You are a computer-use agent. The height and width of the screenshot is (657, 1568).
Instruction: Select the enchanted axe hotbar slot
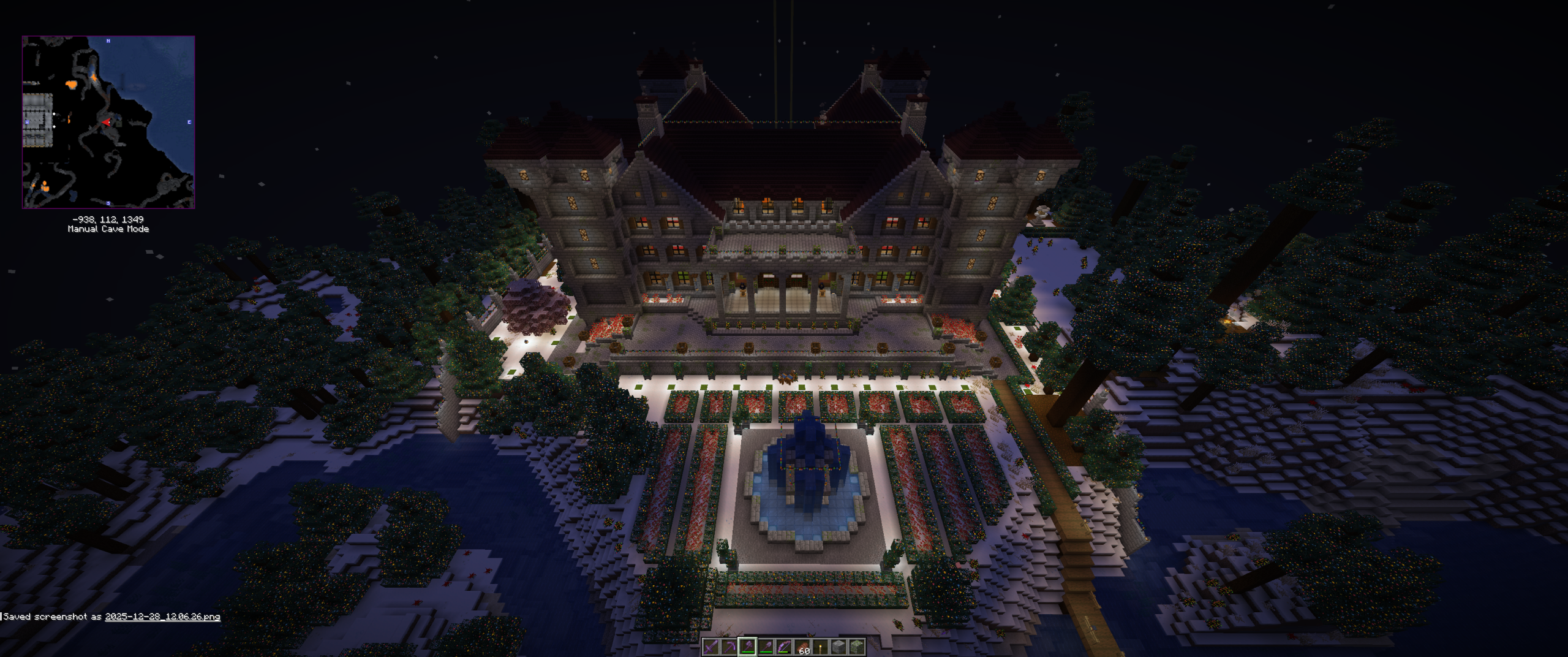747,647
